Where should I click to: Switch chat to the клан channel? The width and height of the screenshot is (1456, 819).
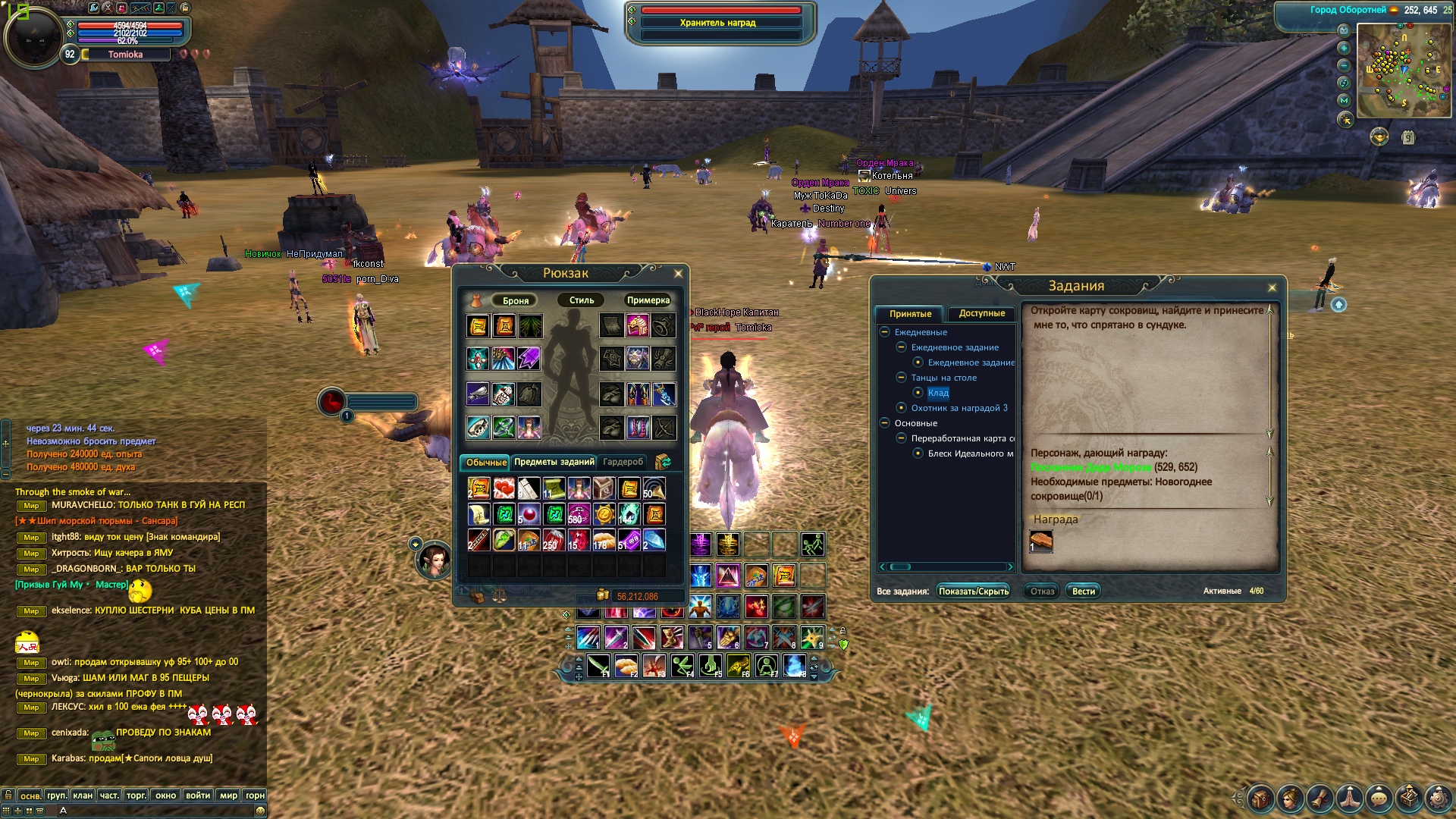tap(83, 795)
